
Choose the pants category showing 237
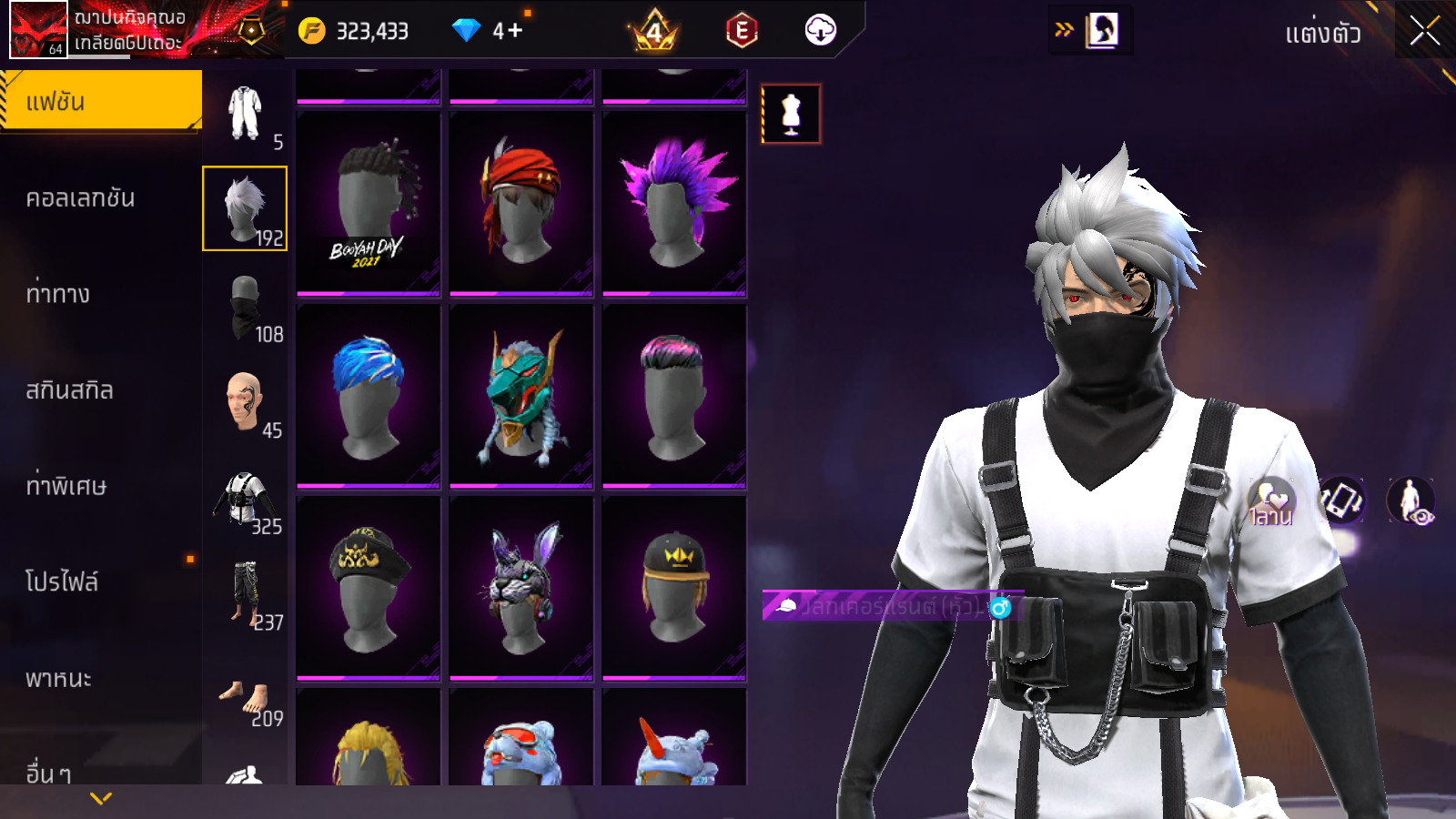[x=246, y=594]
